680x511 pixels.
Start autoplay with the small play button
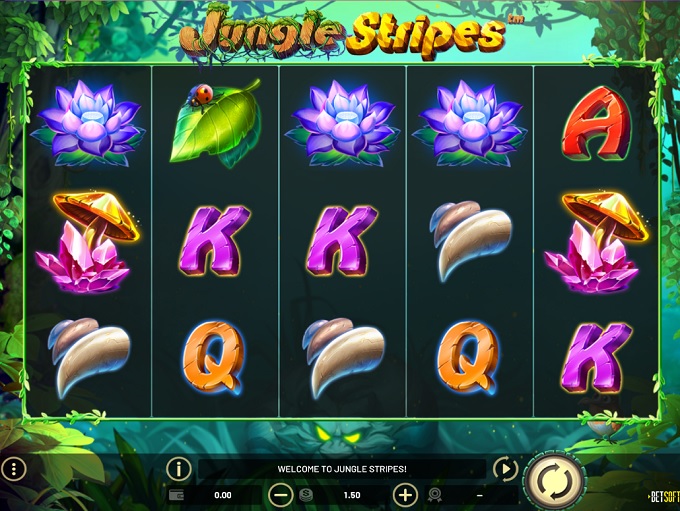point(505,468)
